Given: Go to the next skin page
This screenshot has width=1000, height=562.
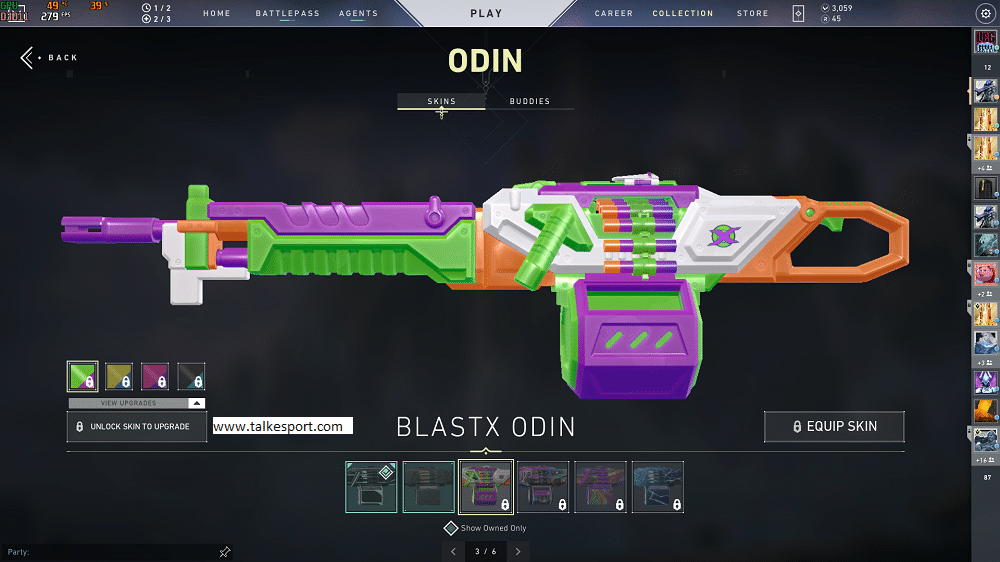Looking at the screenshot, I should 517,551.
